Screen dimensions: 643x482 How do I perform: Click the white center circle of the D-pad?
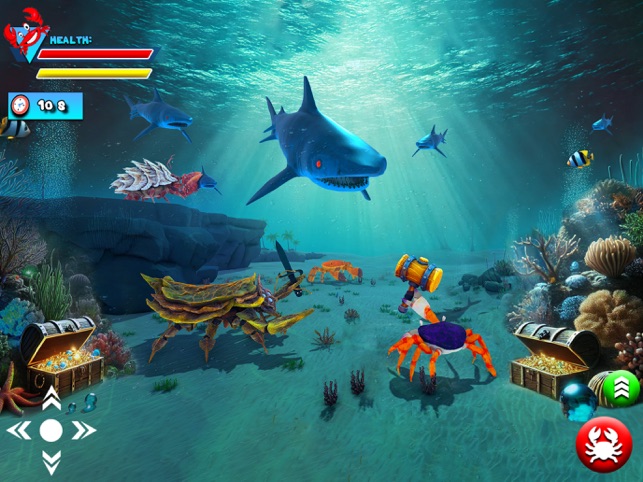coord(51,431)
